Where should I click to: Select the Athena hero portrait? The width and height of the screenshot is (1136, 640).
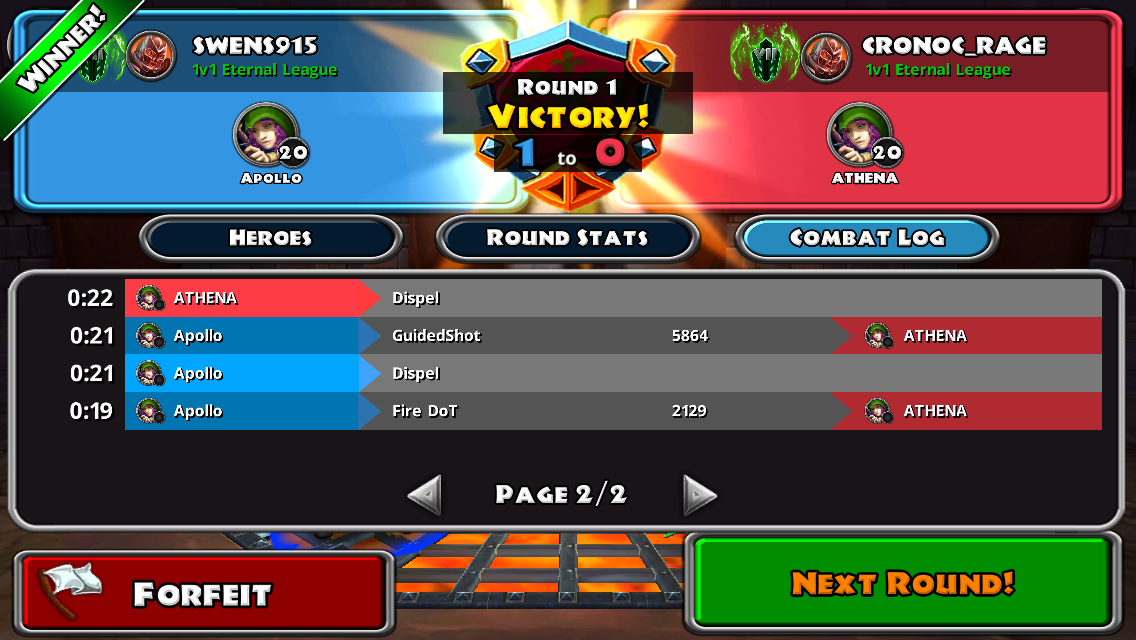click(858, 136)
